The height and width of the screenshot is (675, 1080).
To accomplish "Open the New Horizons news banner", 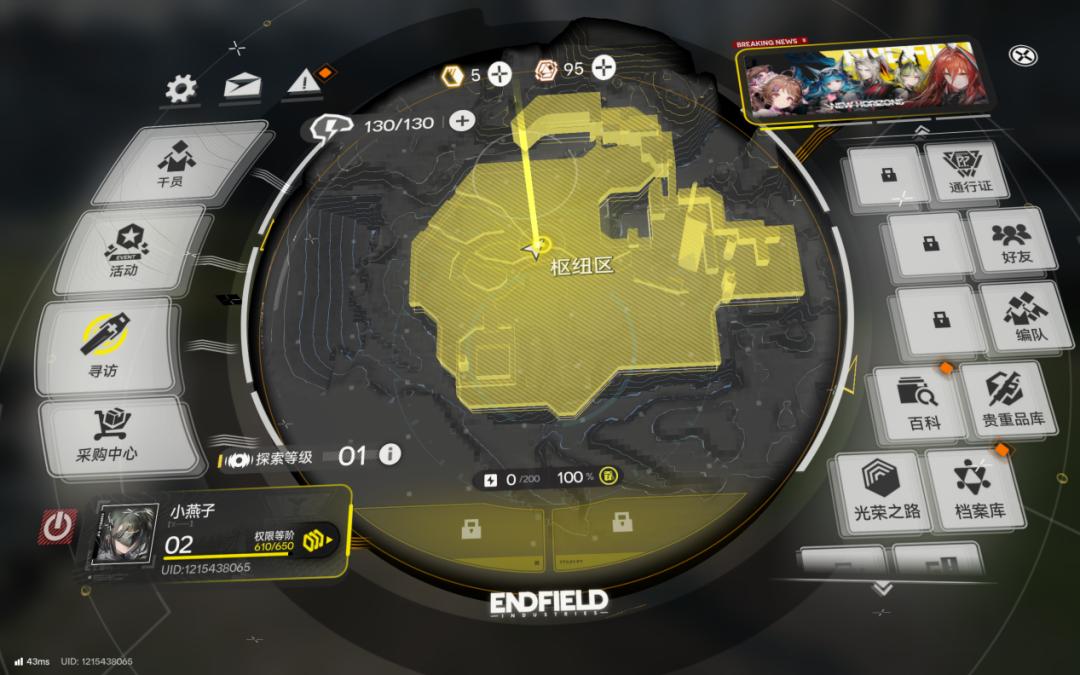I will click(x=866, y=83).
